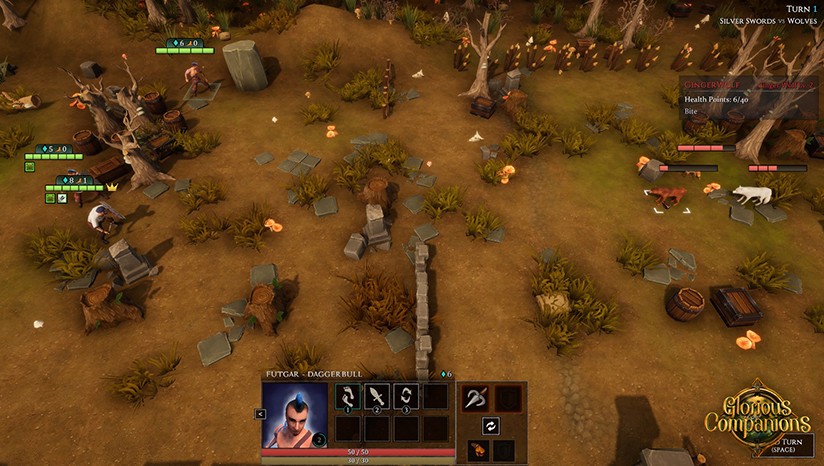Use the circular arrows ability
The width and height of the screenshot is (824, 466).
click(x=405, y=397)
